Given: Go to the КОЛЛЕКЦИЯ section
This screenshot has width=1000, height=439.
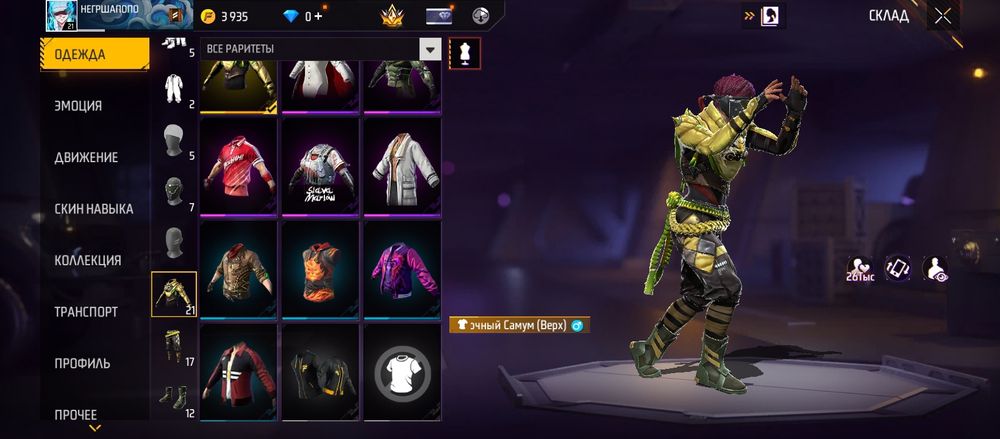Looking at the screenshot, I should 88,260.
